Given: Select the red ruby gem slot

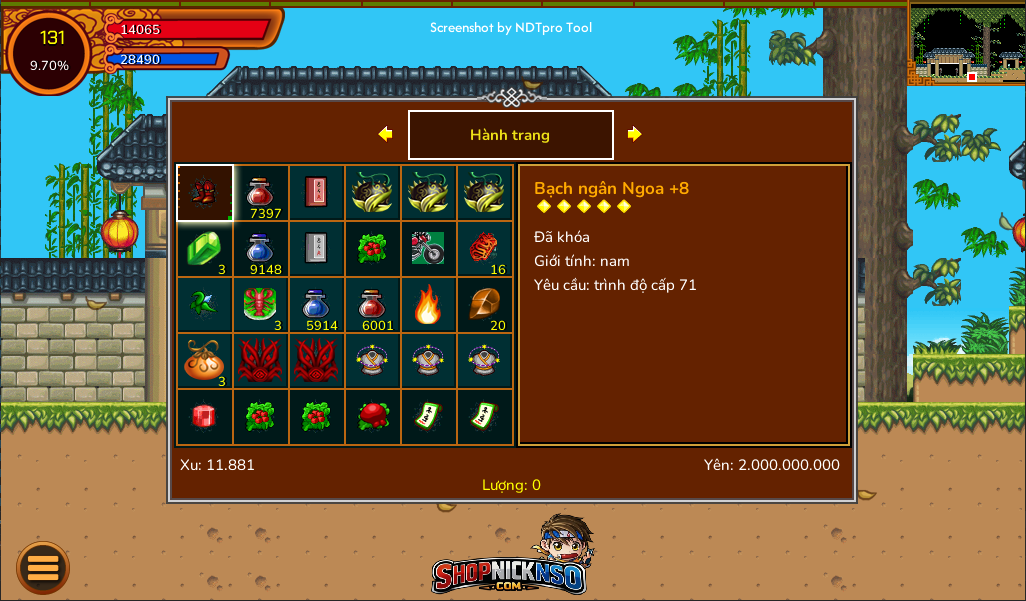Looking at the screenshot, I should (x=205, y=417).
